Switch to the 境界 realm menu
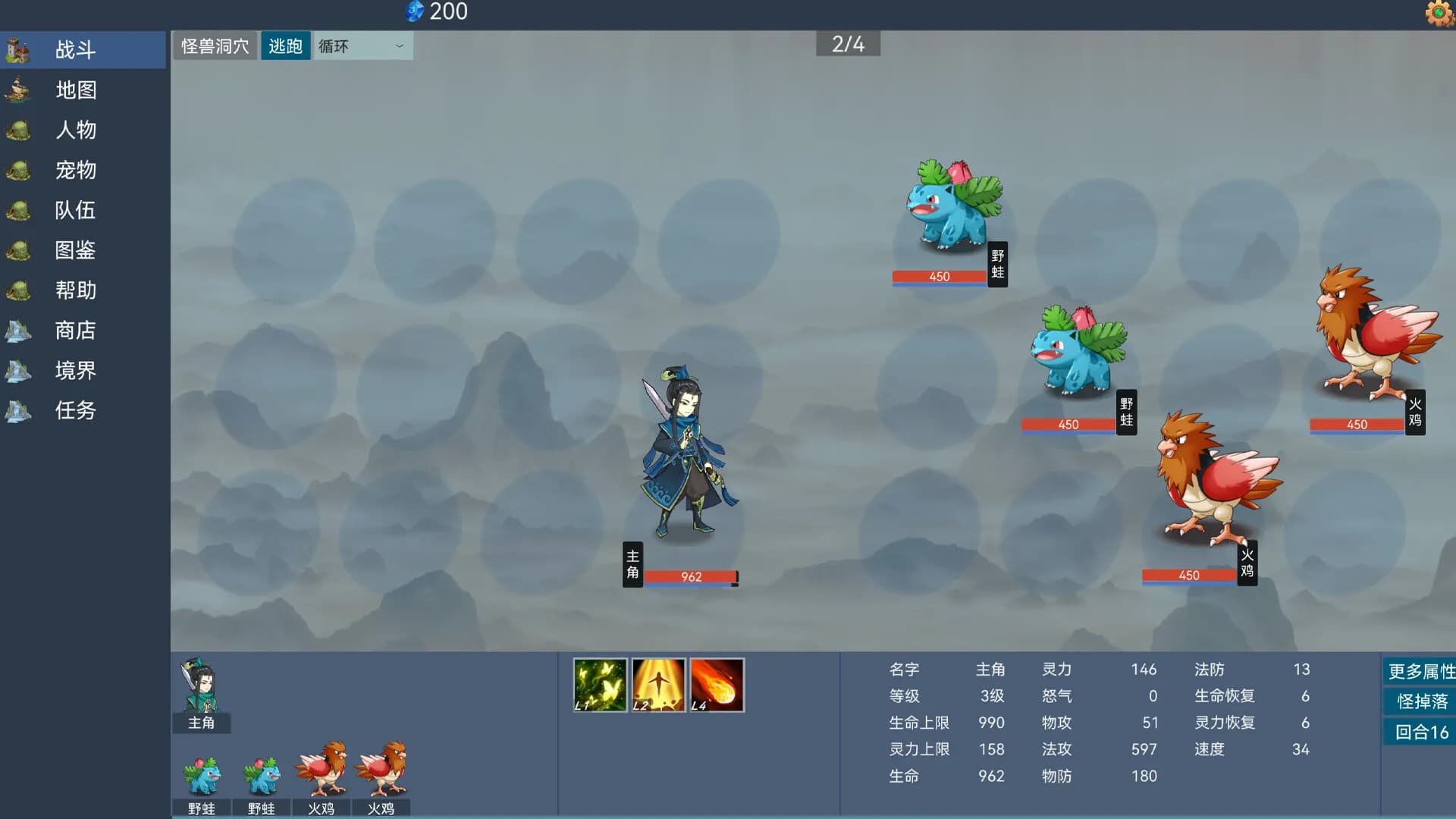1456x819 pixels. point(18,371)
